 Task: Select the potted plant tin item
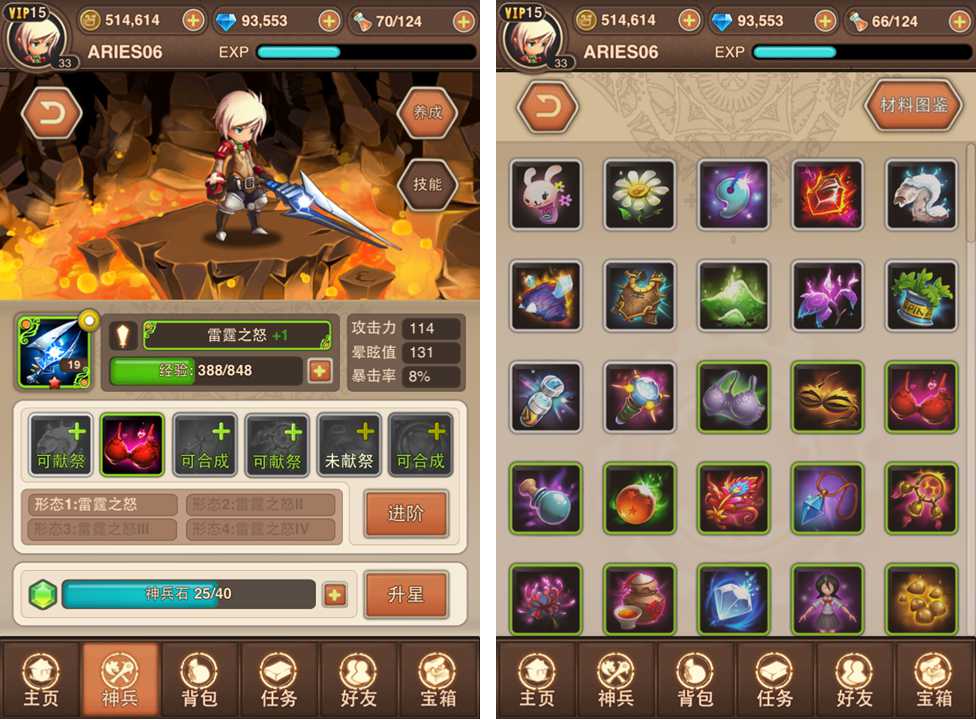click(x=922, y=296)
